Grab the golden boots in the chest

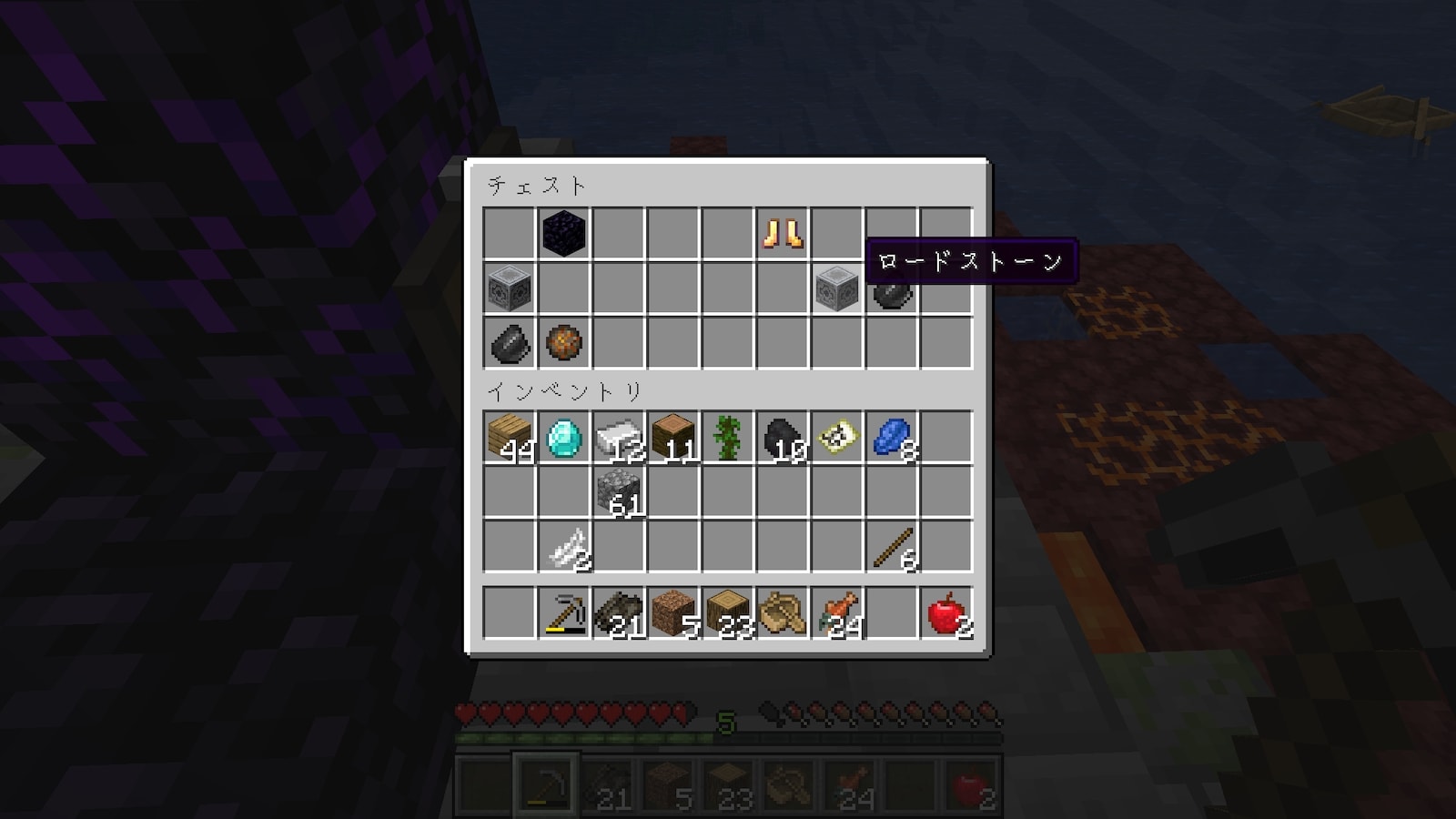click(x=782, y=234)
